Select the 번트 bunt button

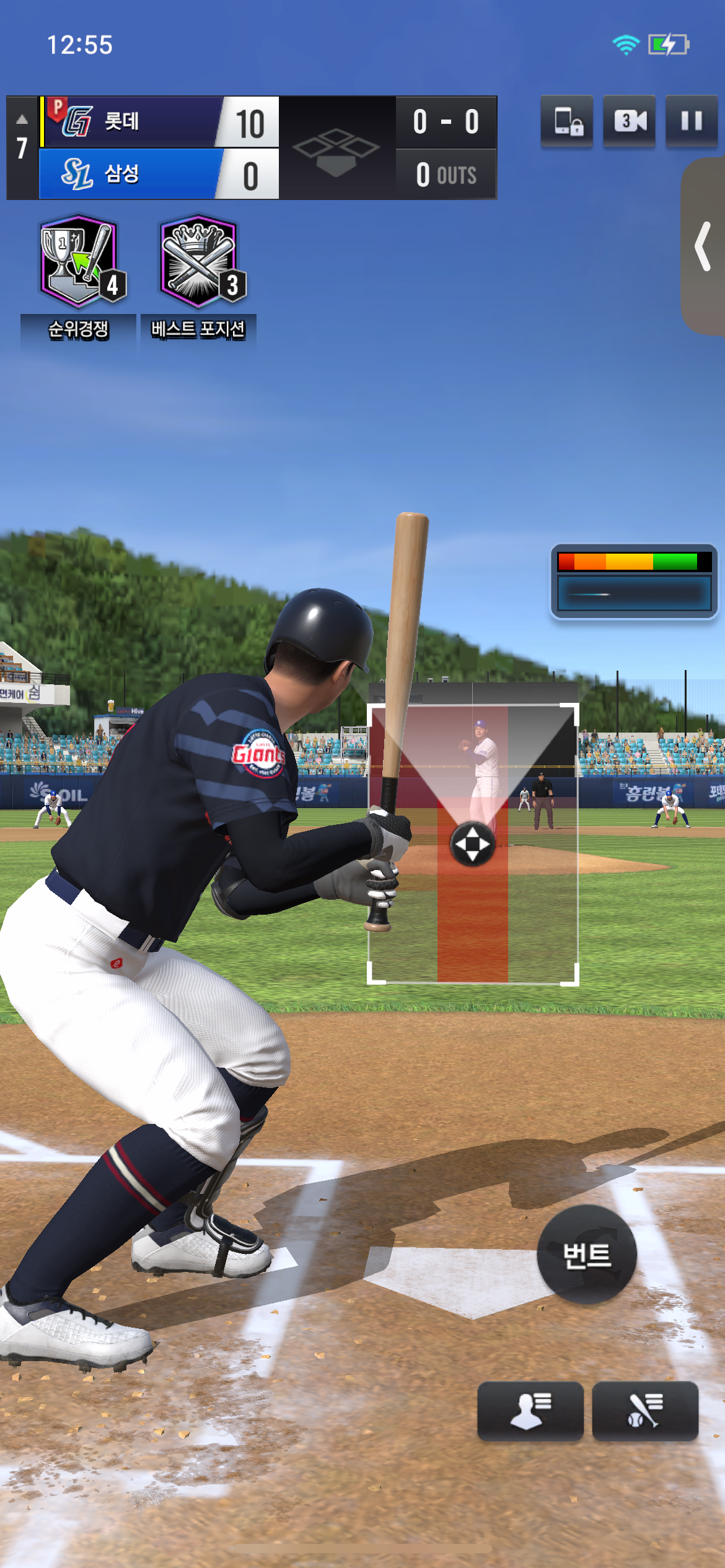(x=586, y=1255)
